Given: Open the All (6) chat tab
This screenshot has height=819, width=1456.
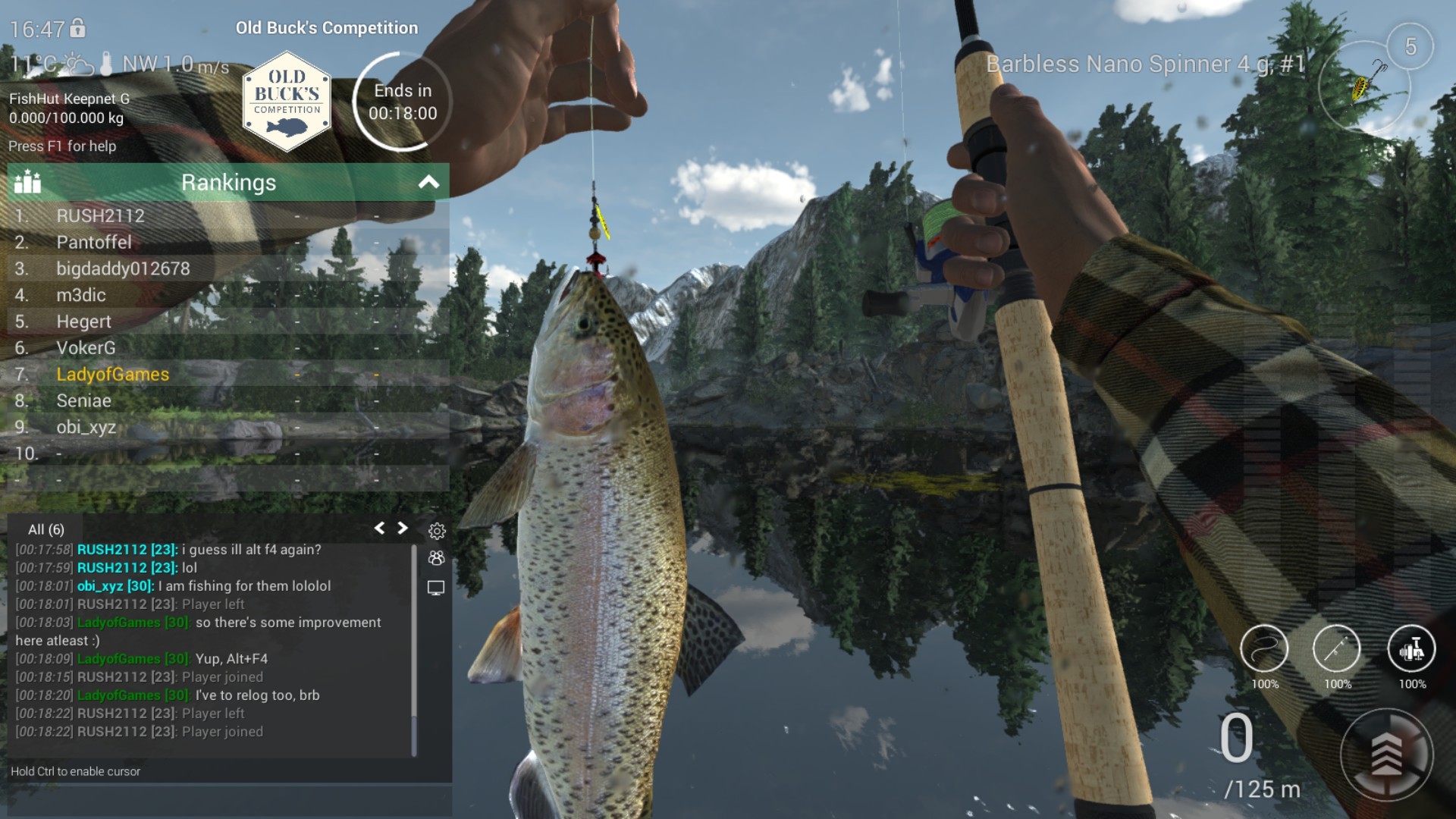Looking at the screenshot, I should [46, 529].
